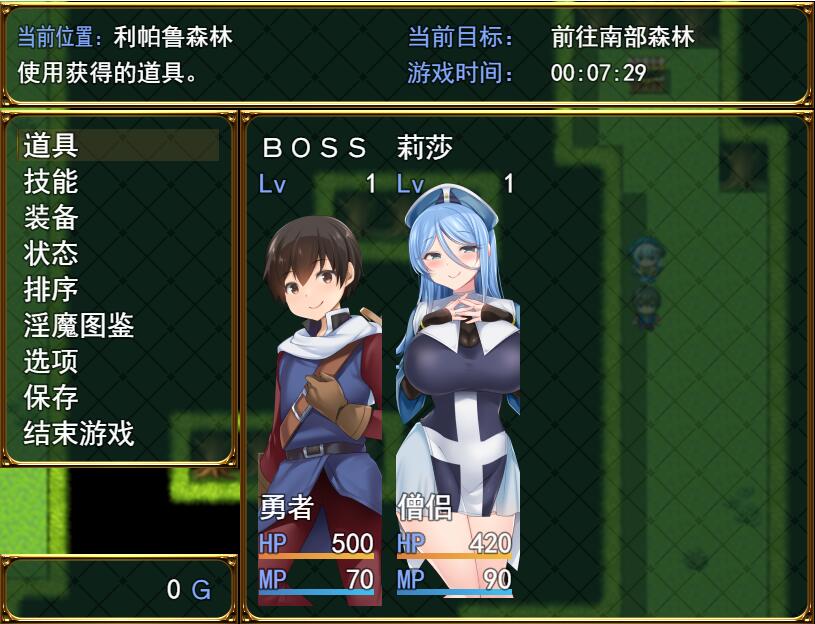Select the 勇者 party member BOSS
The height and width of the screenshot is (624, 815).
pos(318,370)
